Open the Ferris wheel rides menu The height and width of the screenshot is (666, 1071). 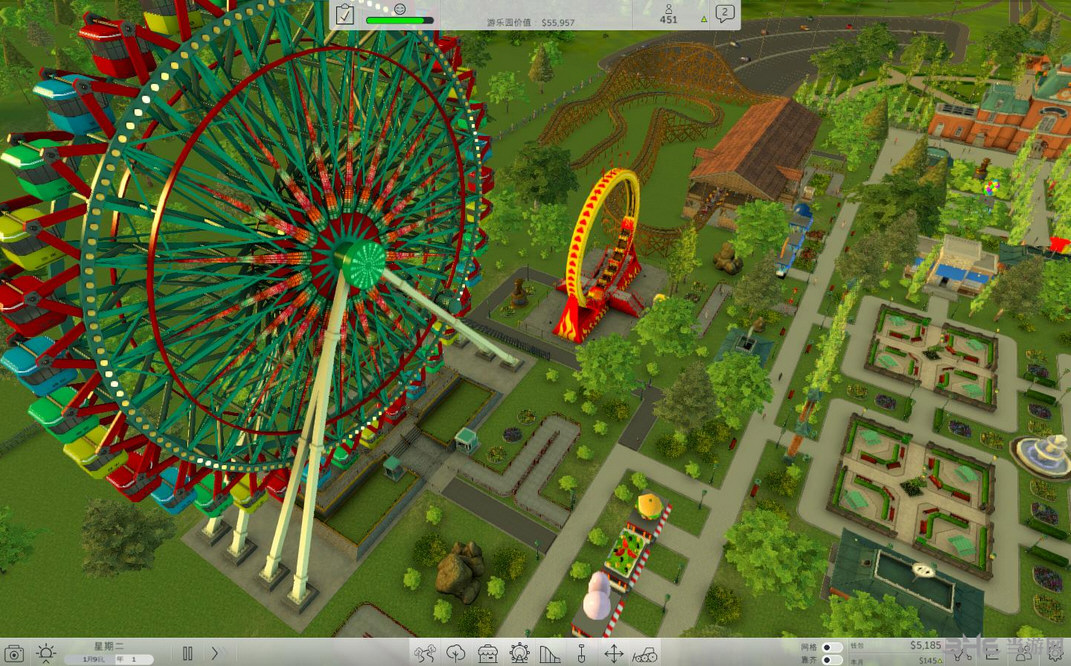pyautogui.click(x=519, y=654)
